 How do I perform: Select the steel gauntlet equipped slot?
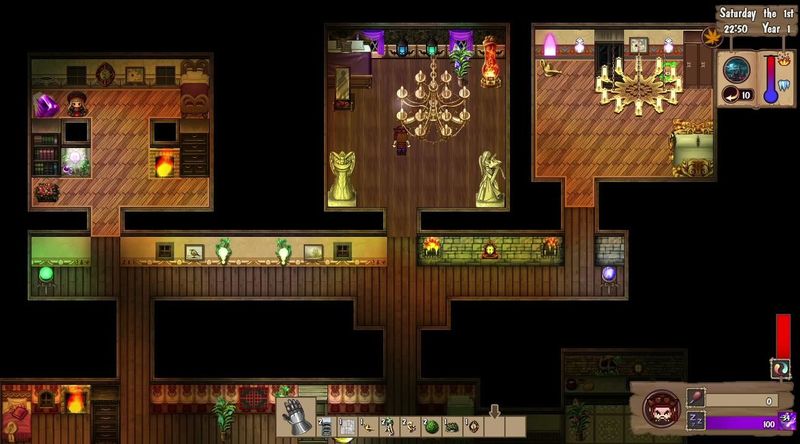[x=298, y=415]
